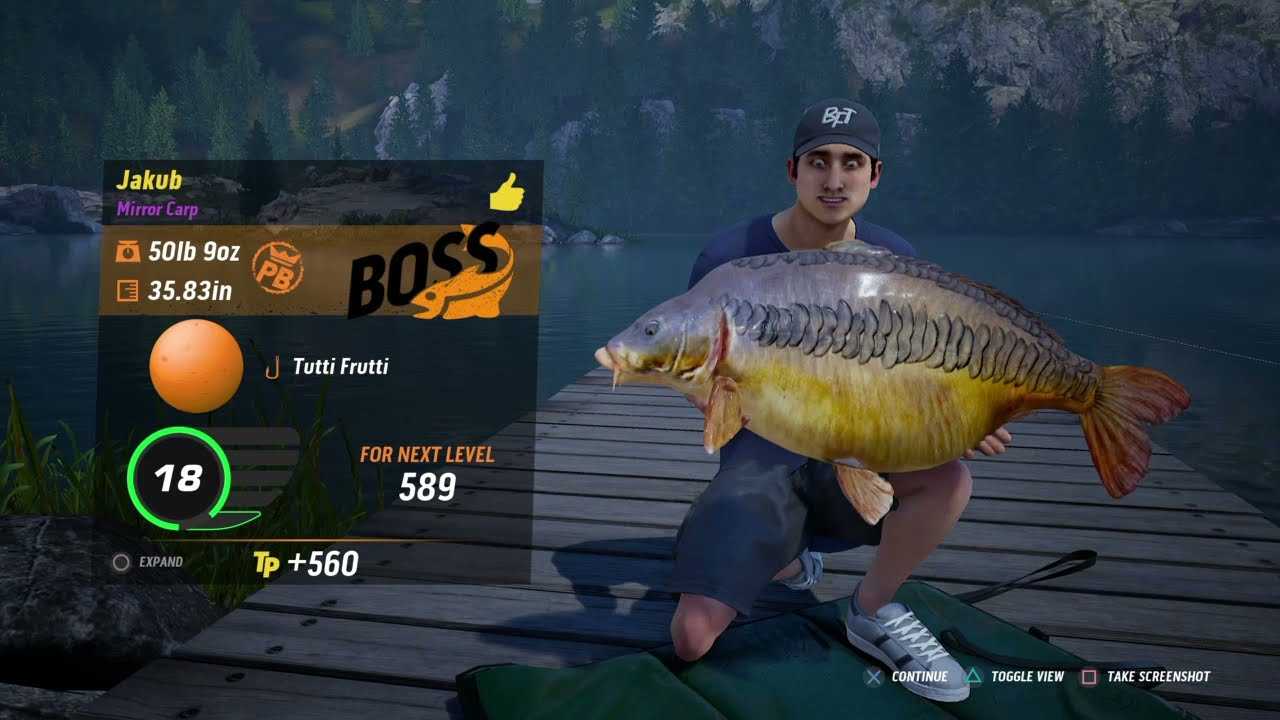The width and height of the screenshot is (1280, 720).
Task: Click the Boss fish badge
Action: tap(431, 274)
